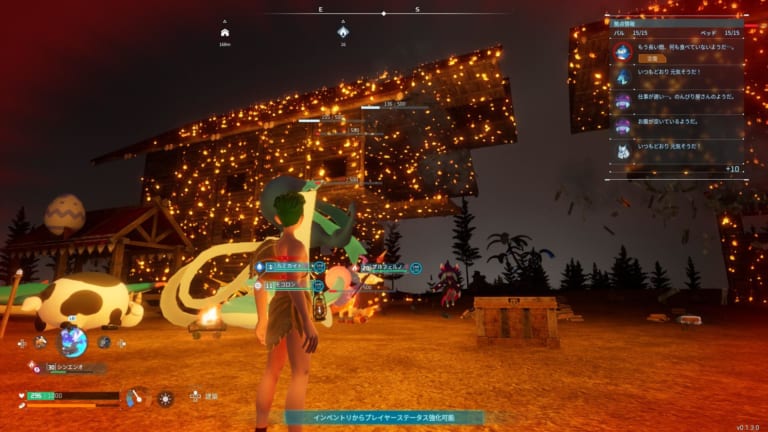The image size is (768, 432).
Task: Expand the +10 more base alerts
Action: (732, 169)
